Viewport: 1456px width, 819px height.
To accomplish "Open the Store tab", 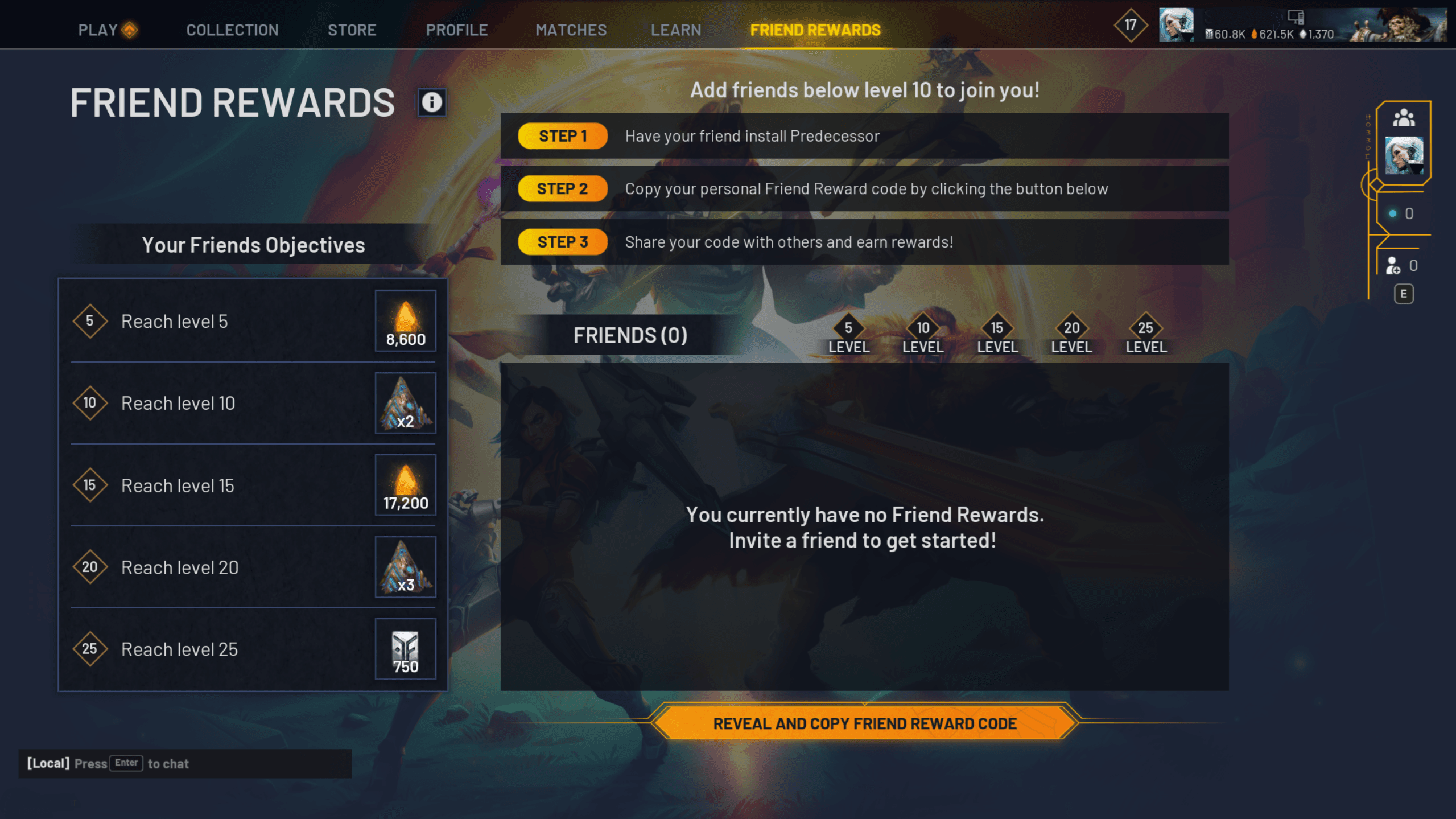I will tap(352, 30).
